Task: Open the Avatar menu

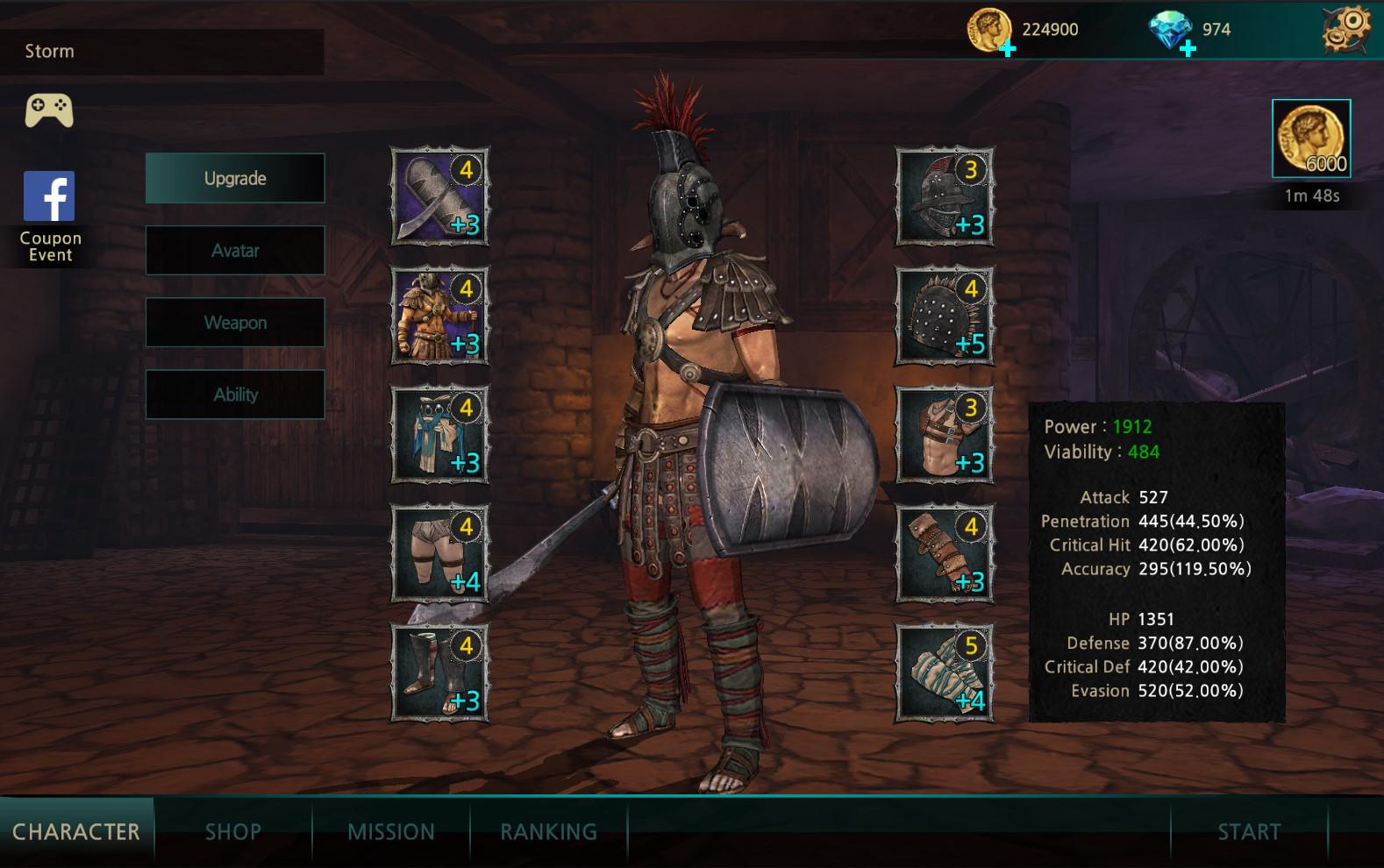Action: click(x=235, y=251)
